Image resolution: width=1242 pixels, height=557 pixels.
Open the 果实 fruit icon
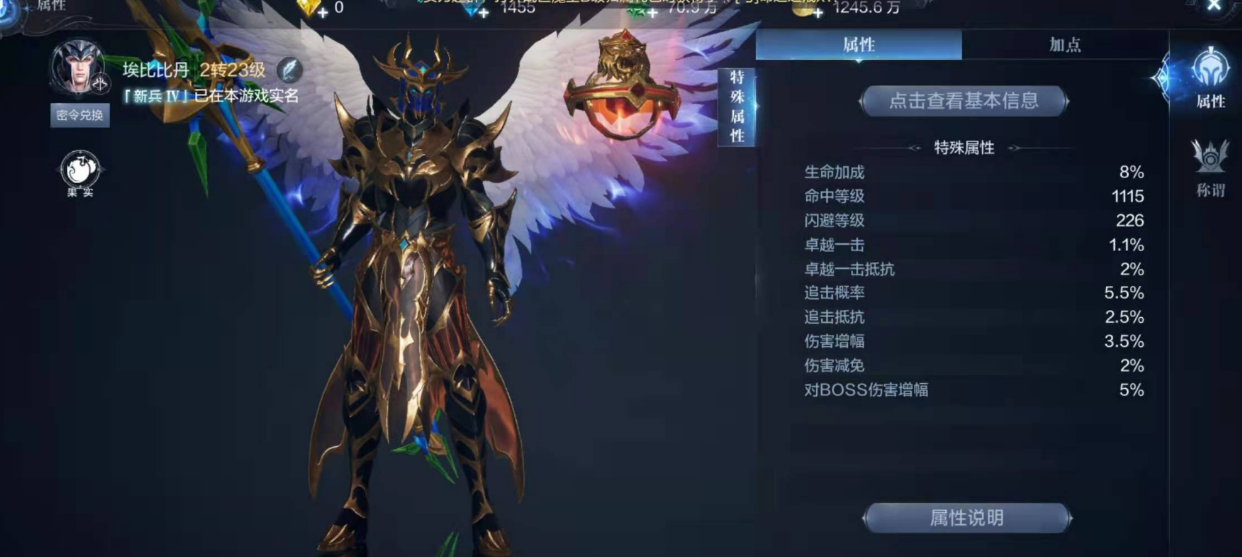tap(80, 174)
